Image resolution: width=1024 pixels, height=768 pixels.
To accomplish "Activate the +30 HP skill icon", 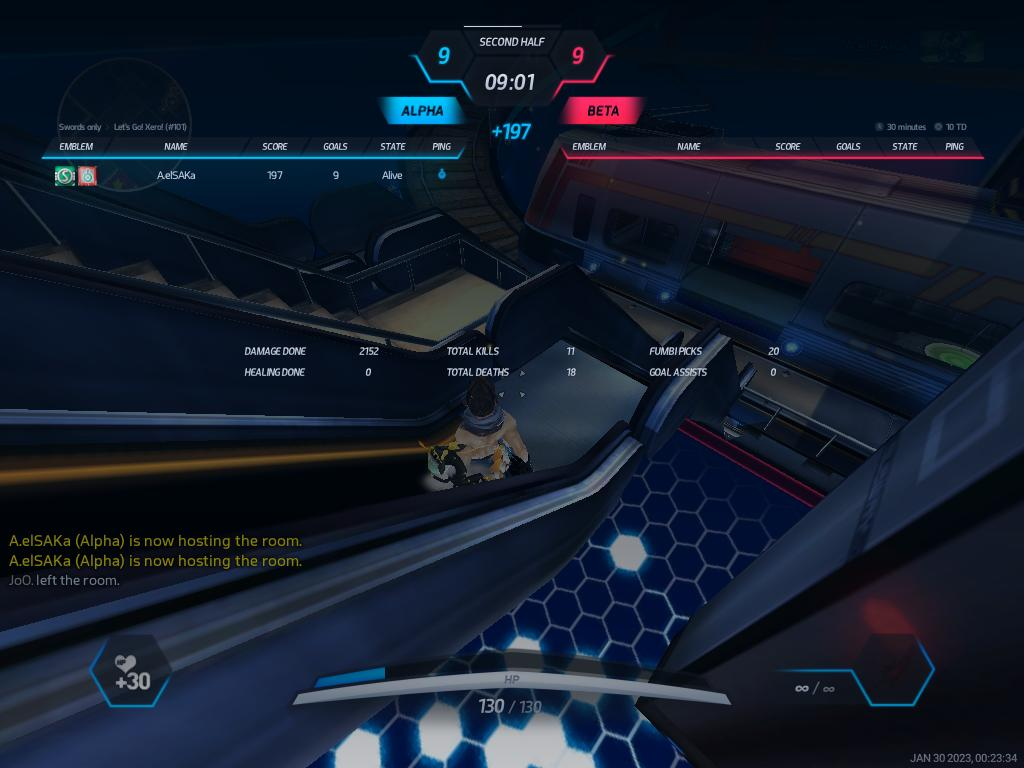I will pos(130,671).
